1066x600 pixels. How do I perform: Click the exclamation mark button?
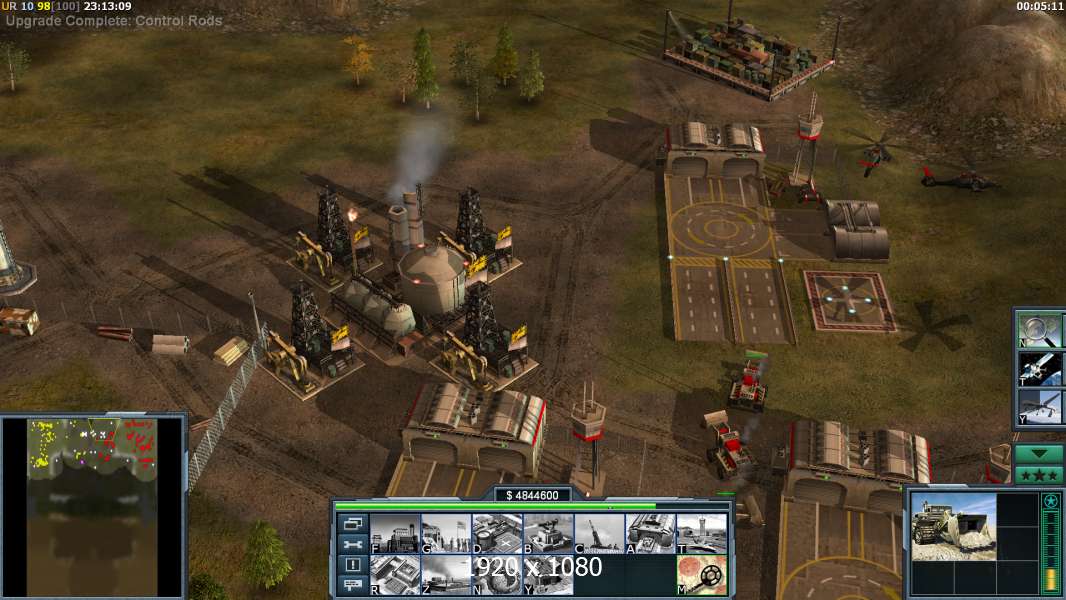352,566
